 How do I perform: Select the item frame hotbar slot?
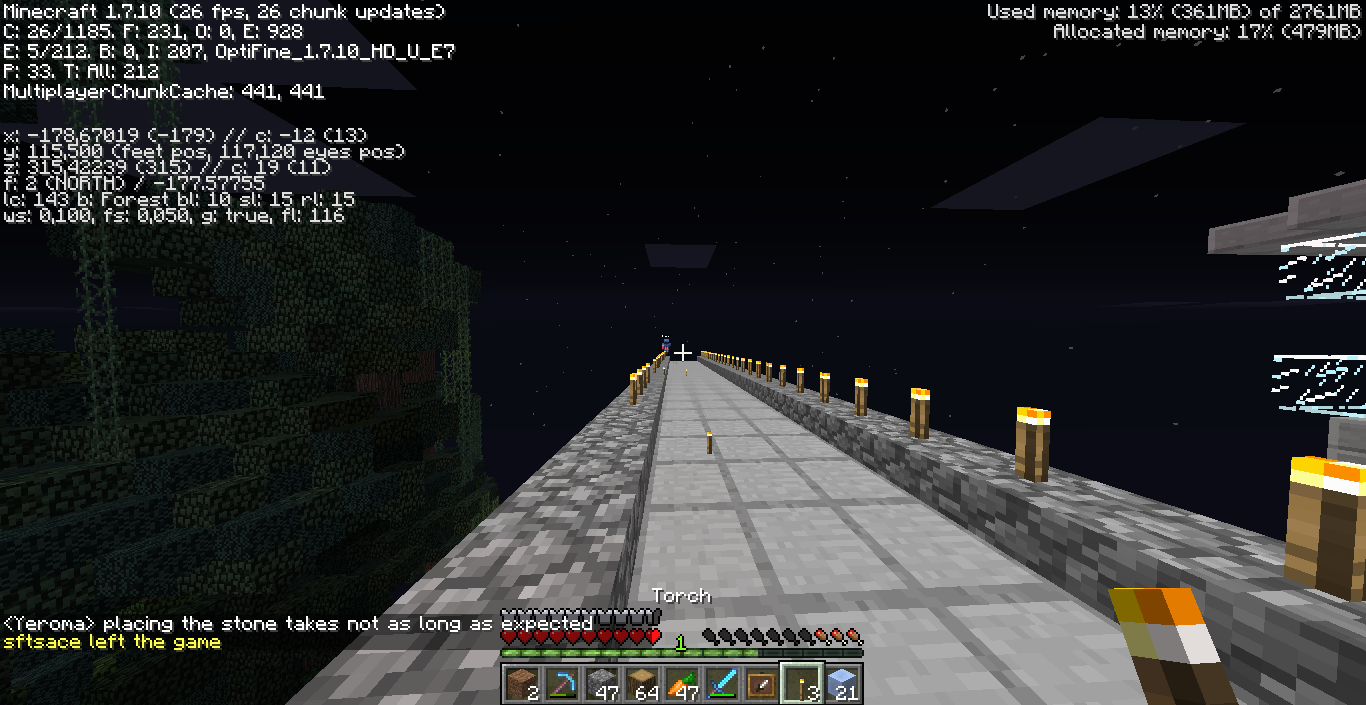click(x=761, y=684)
